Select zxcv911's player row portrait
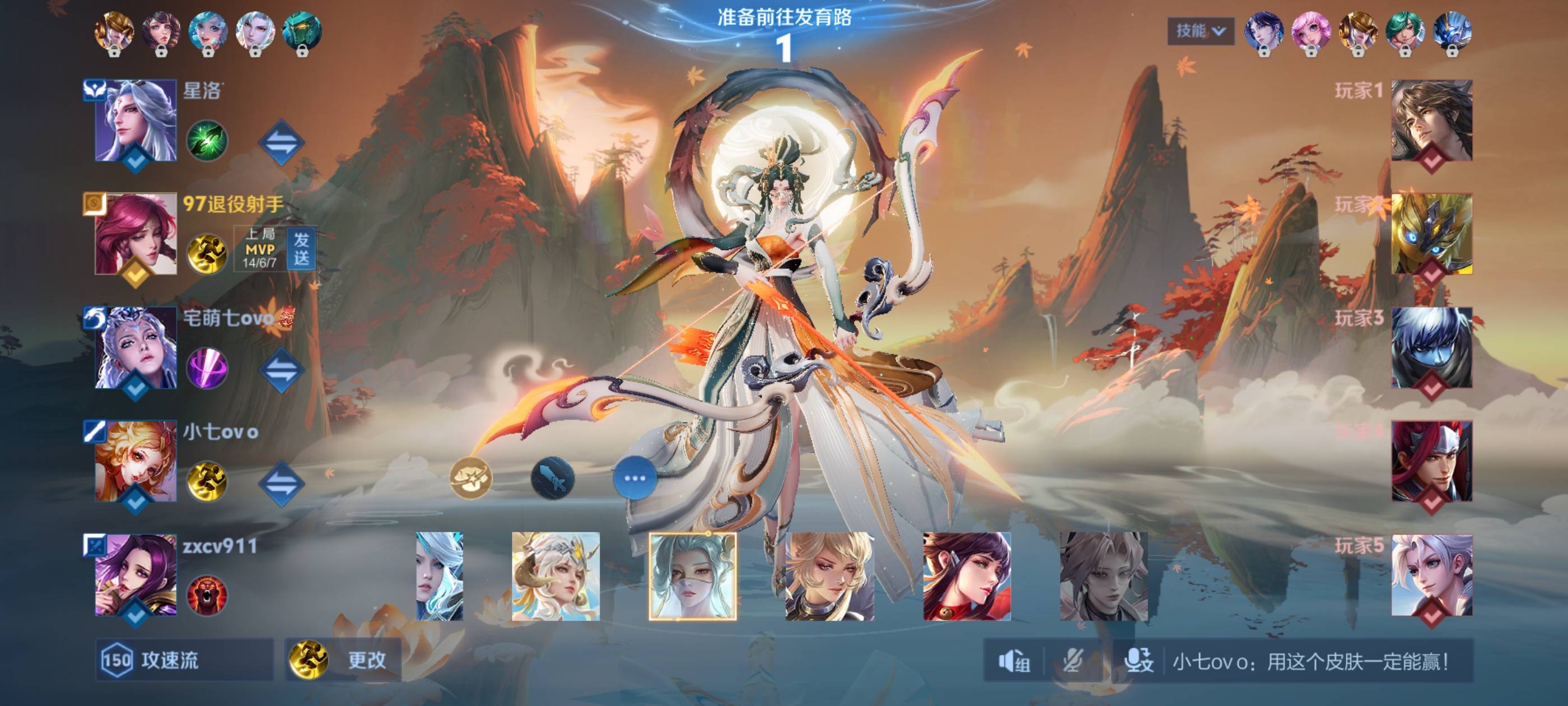 pyautogui.click(x=136, y=575)
